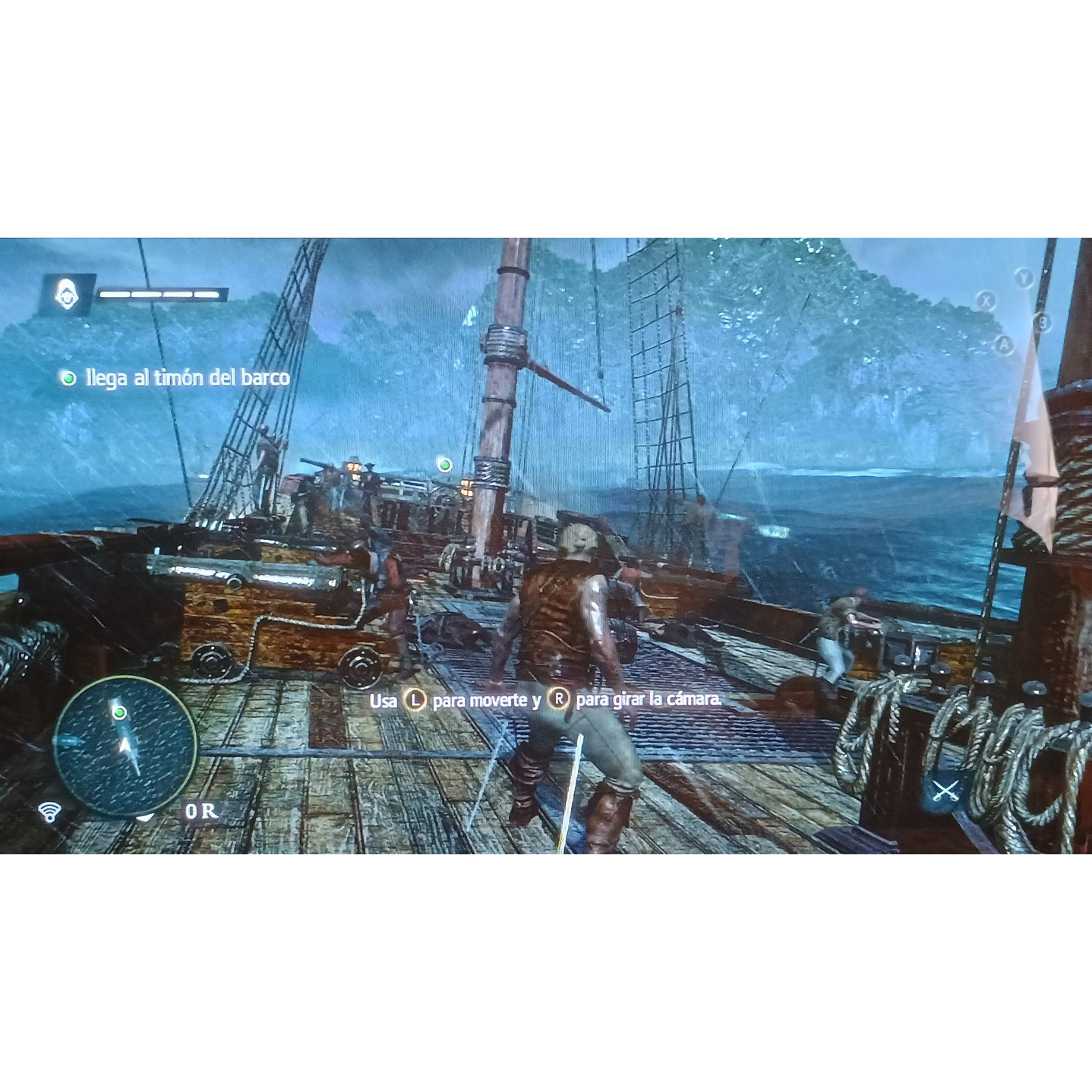Tap the A face button overlay
Image resolution: width=1092 pixels, height=1092 pixels.
(1006, 346)
